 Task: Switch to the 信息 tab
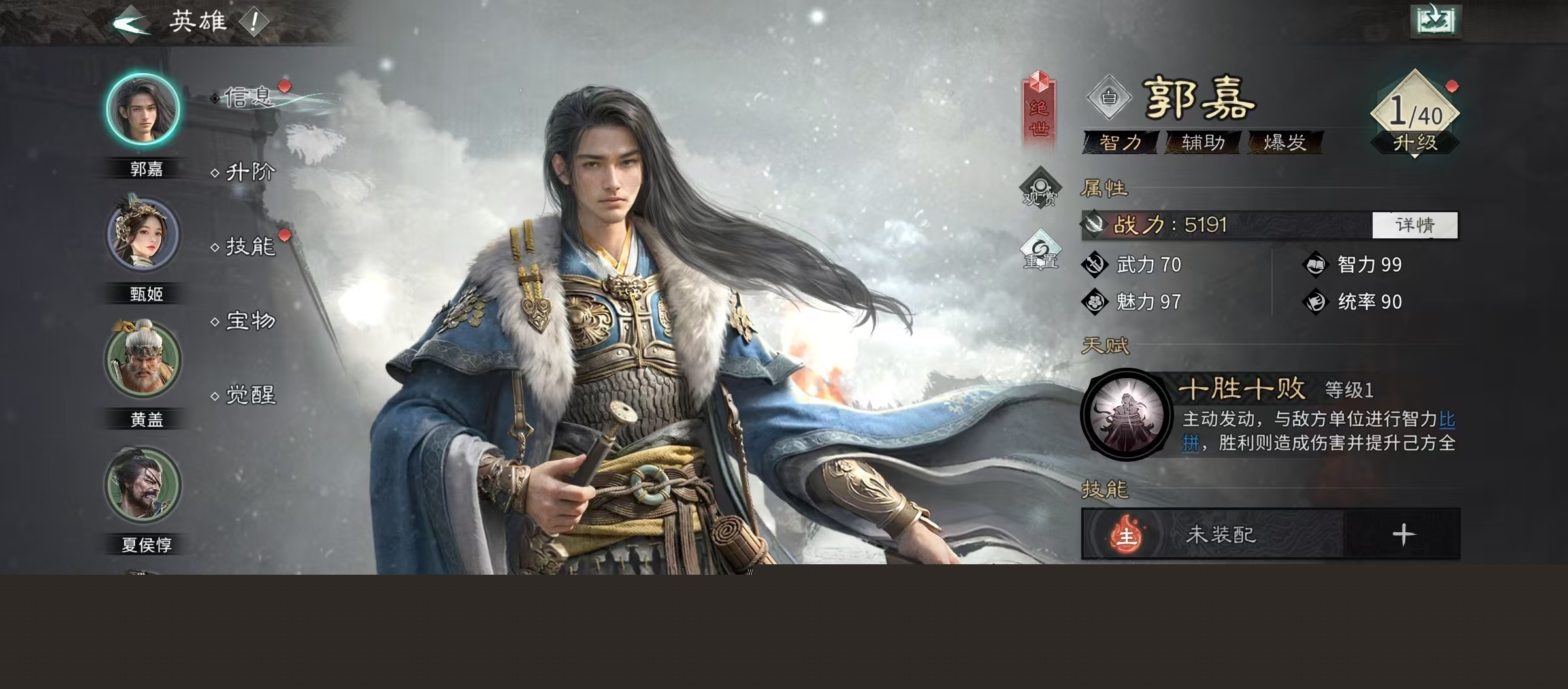[x=247, y=98]
